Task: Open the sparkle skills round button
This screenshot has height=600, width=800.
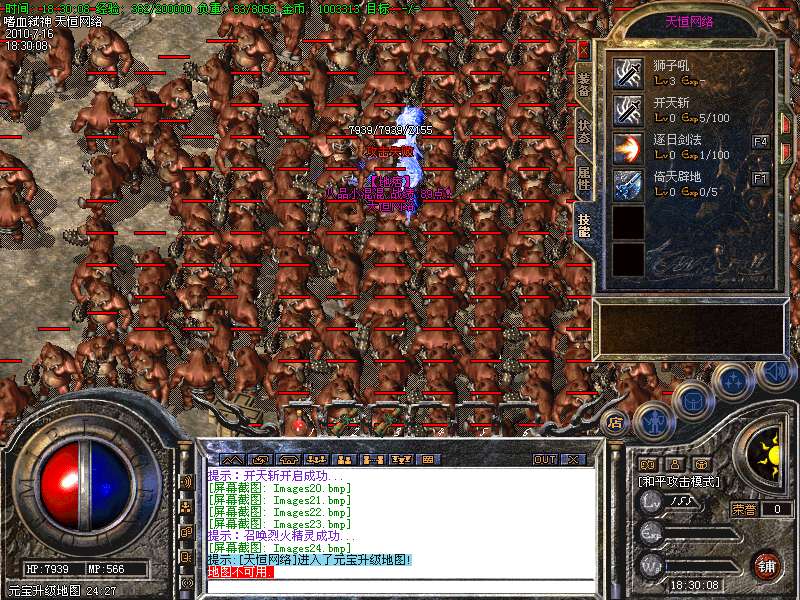Action: point(734,381)
